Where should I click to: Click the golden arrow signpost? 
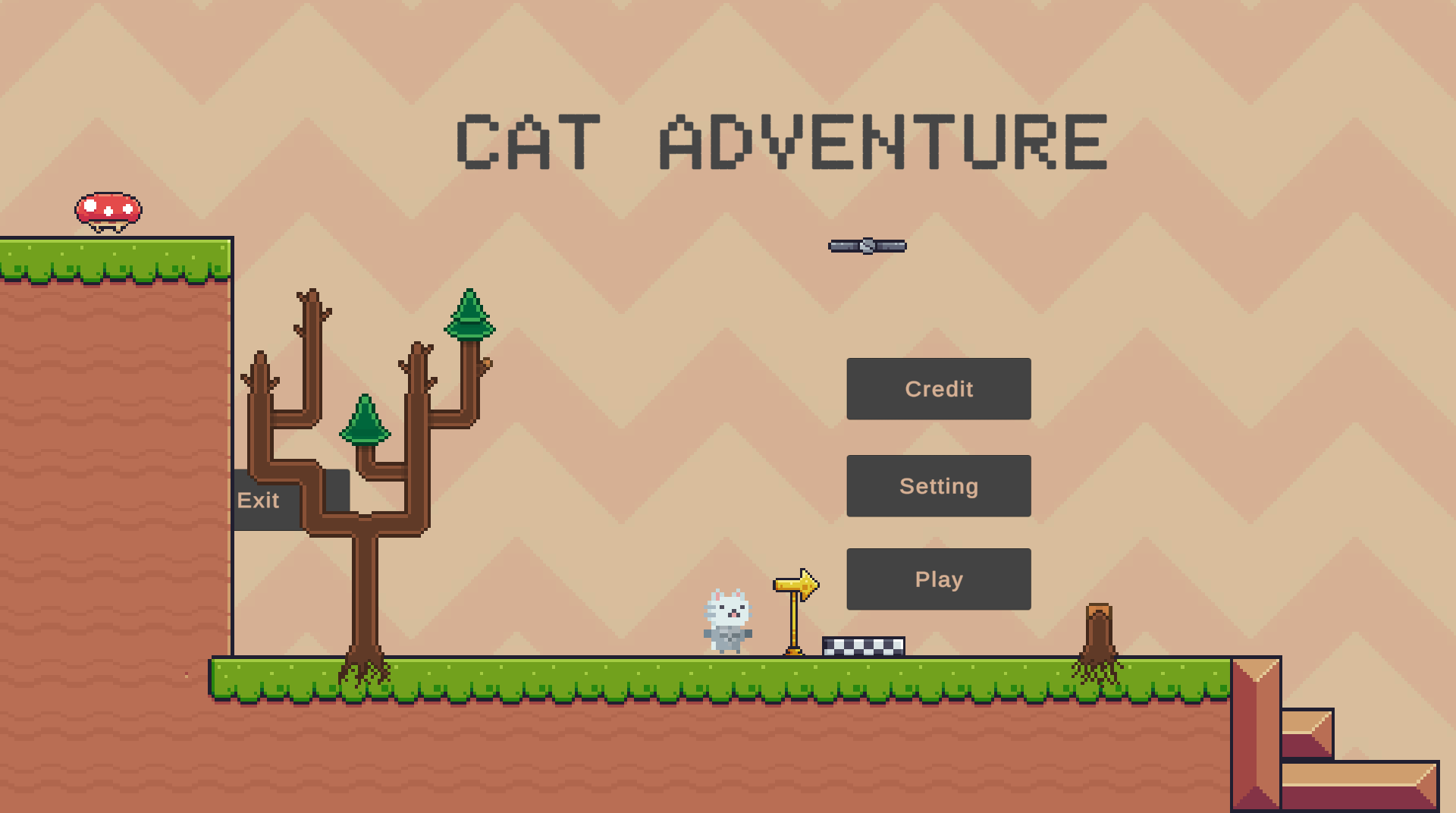(x=794, y=585)
